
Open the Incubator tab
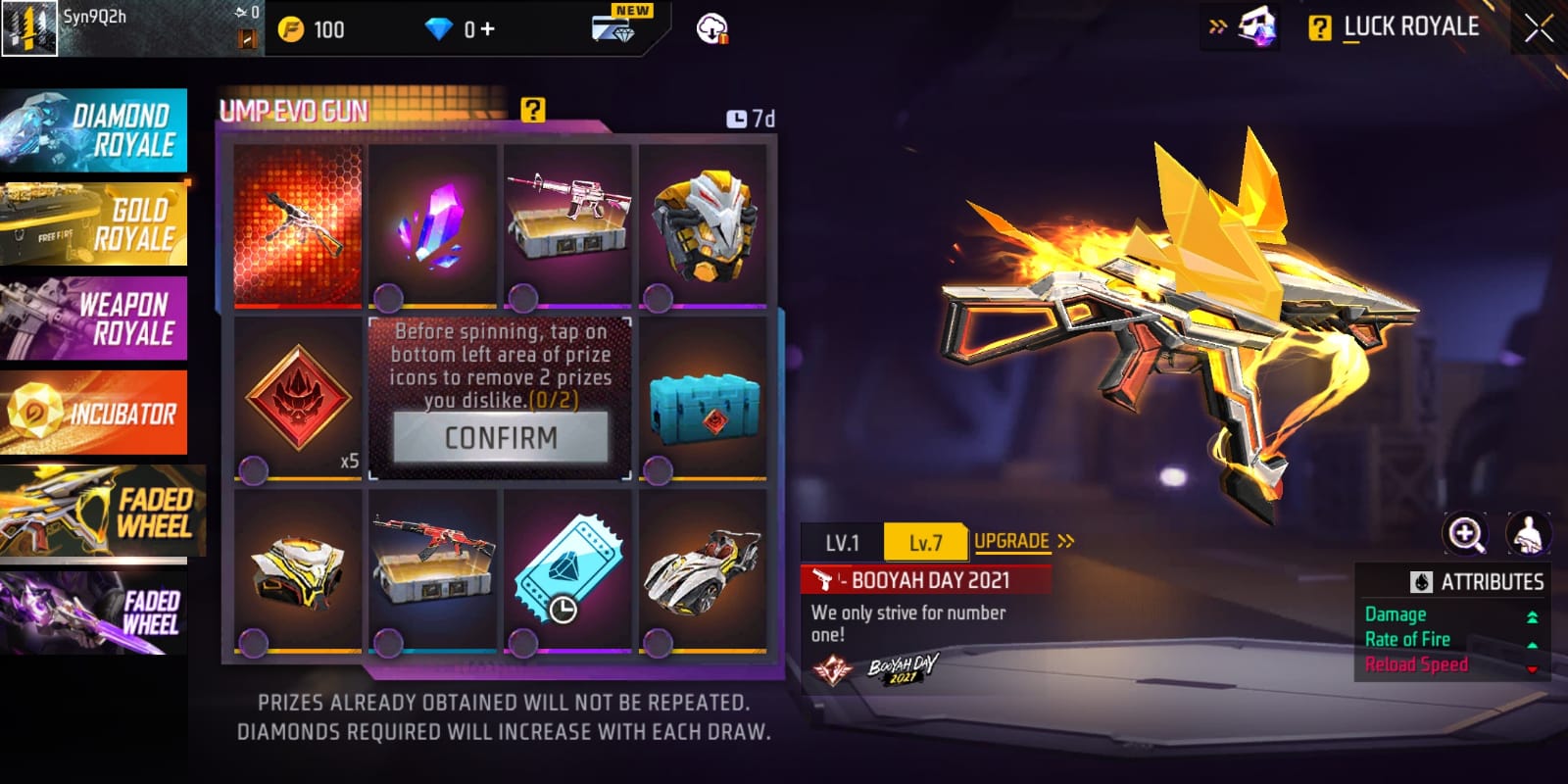coord(94,413)
